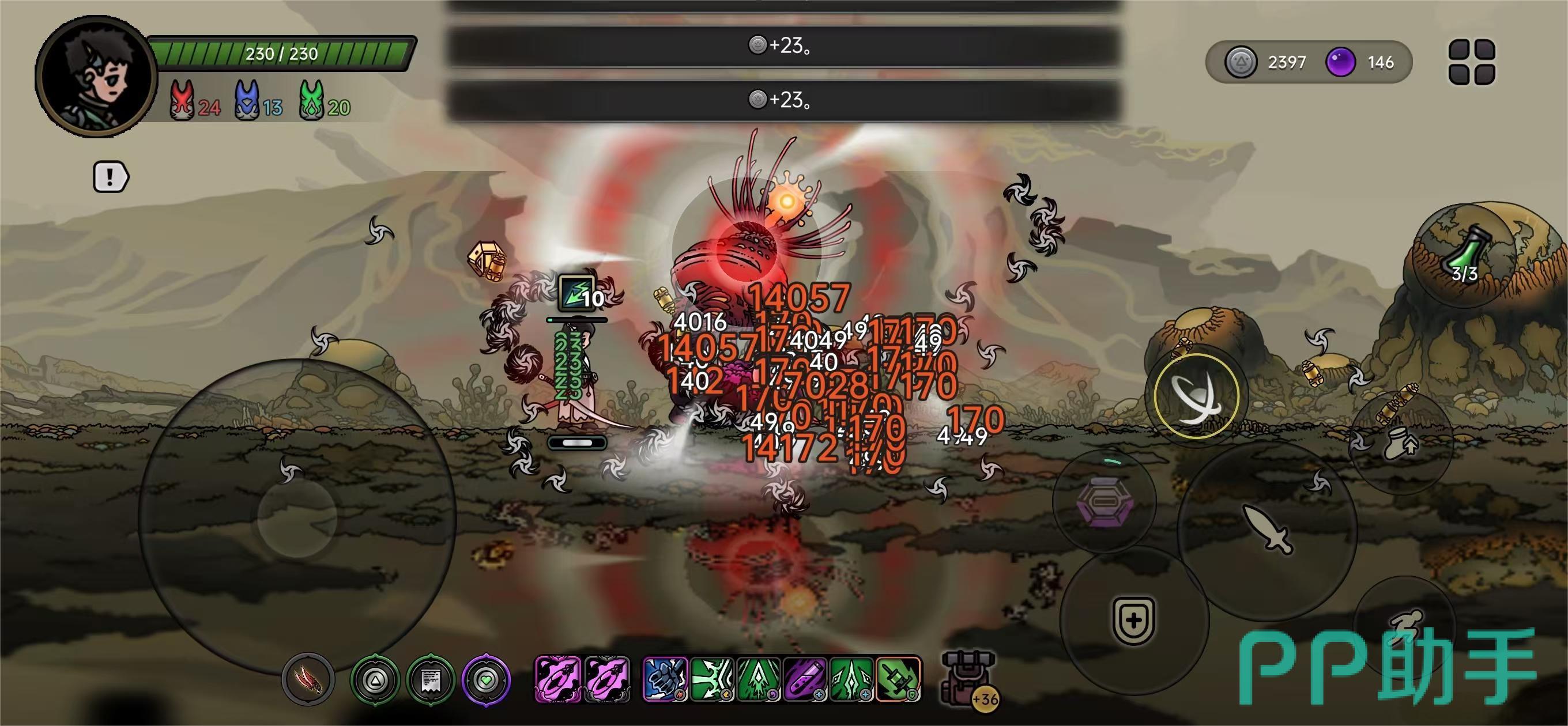Select the purple potion vial skill icon
This screenshot has height=726, width=1568.
click(805, 679)
